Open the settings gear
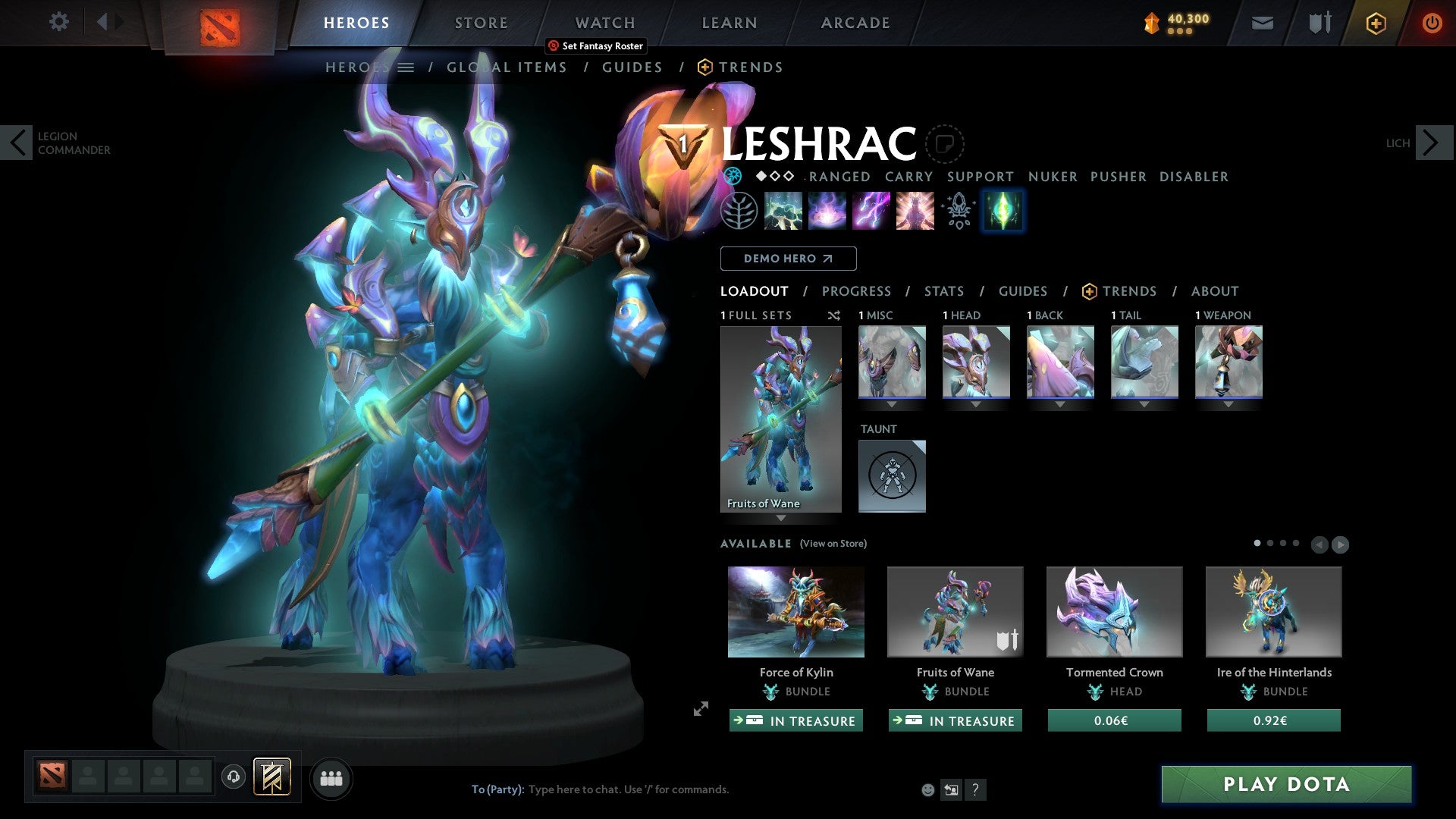This screenshot has height=819, width=1456. point(59,22)
